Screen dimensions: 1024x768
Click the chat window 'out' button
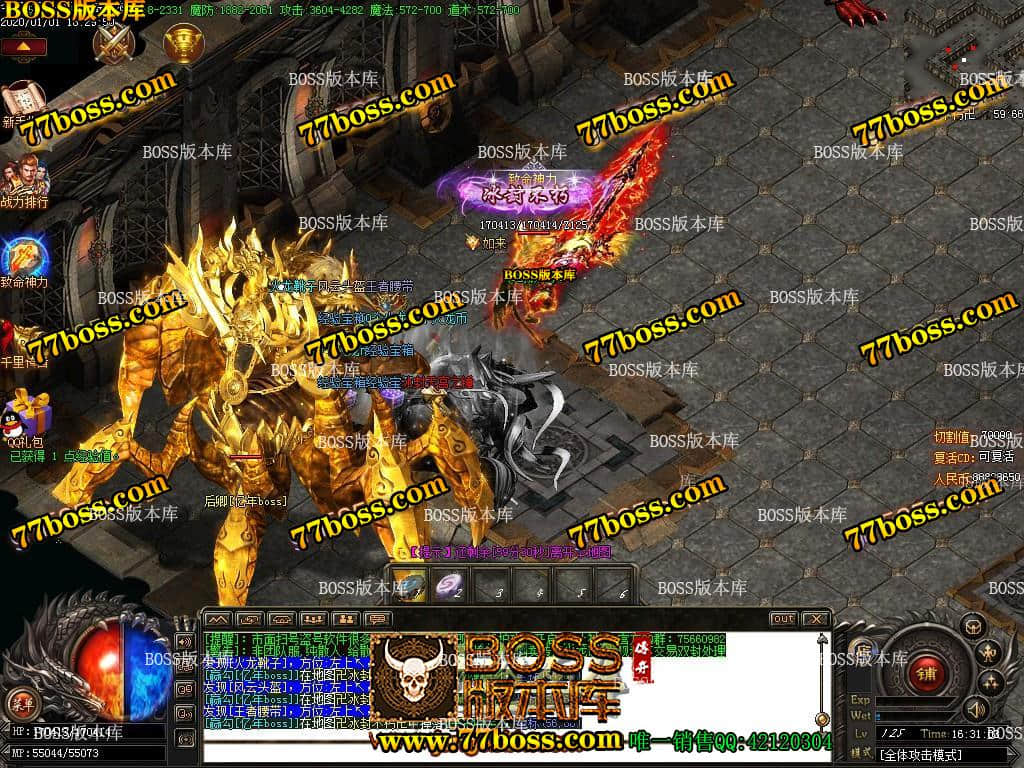[x=783, y=619]
